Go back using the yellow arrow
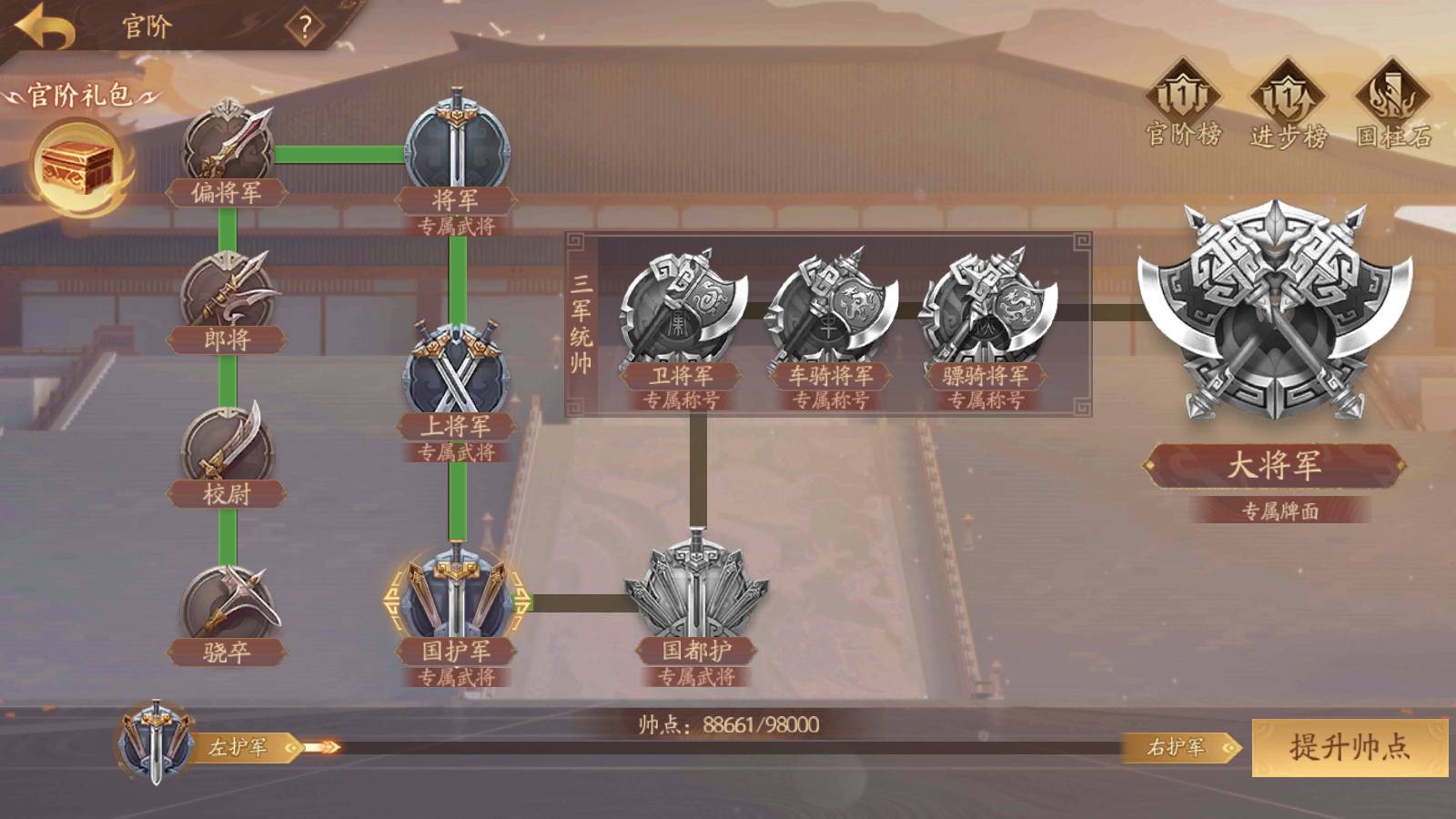Screen dimensions: 1456x819 (x=44, y=27)
